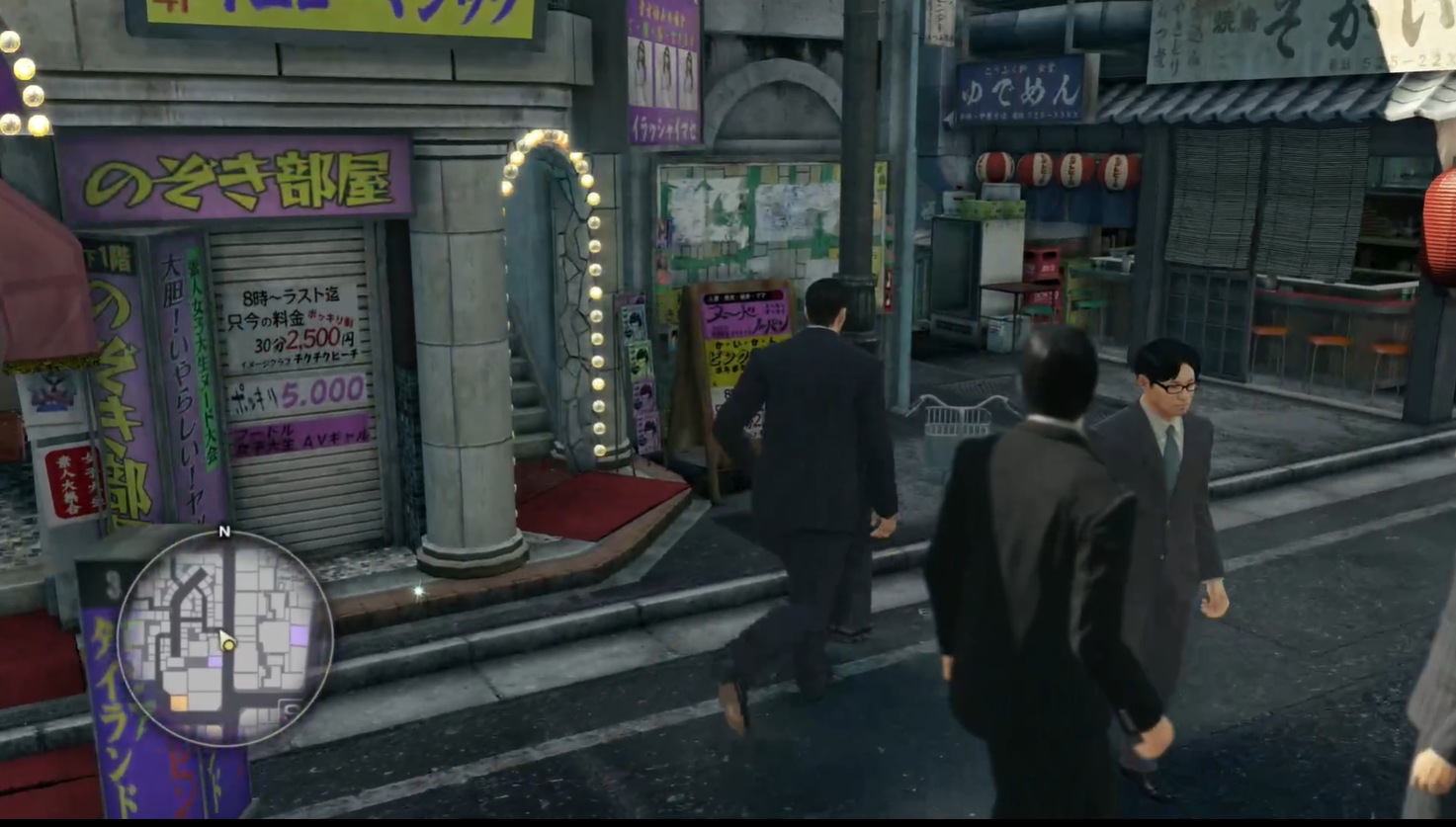Screen dimensions: 1456x827
Task: Click the glowing sparkle item near the pillar
Action: pyautogui.click(x=420, y=590)
